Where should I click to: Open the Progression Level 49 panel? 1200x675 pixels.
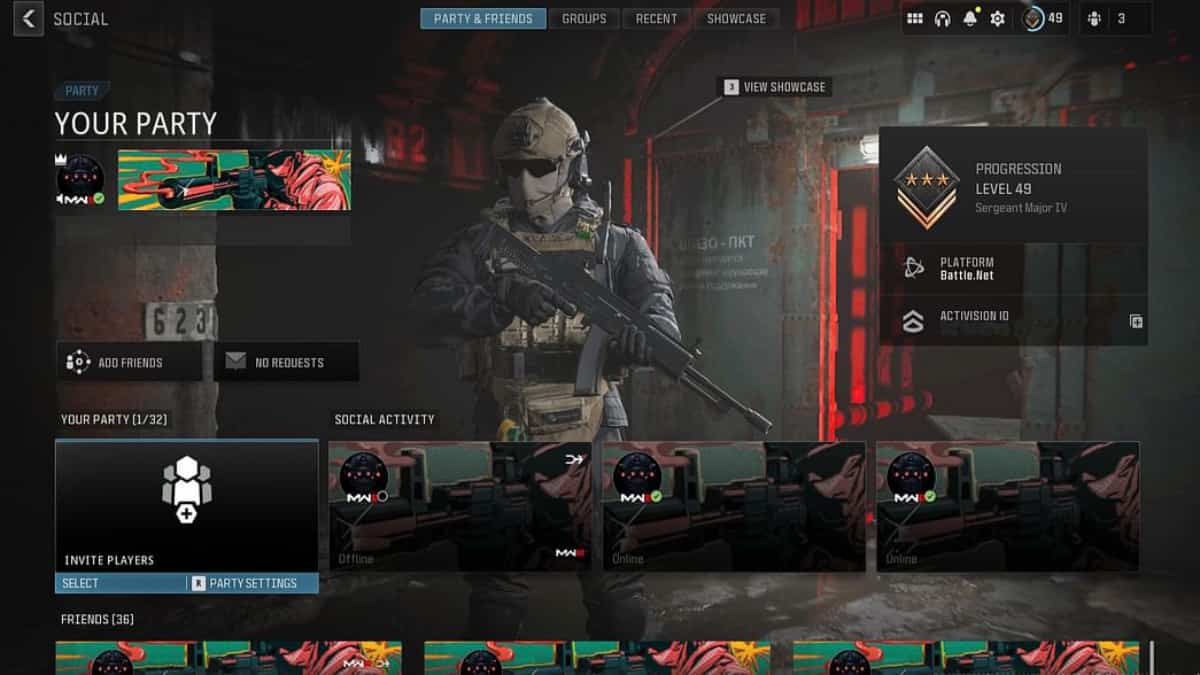pos(1013,187)
